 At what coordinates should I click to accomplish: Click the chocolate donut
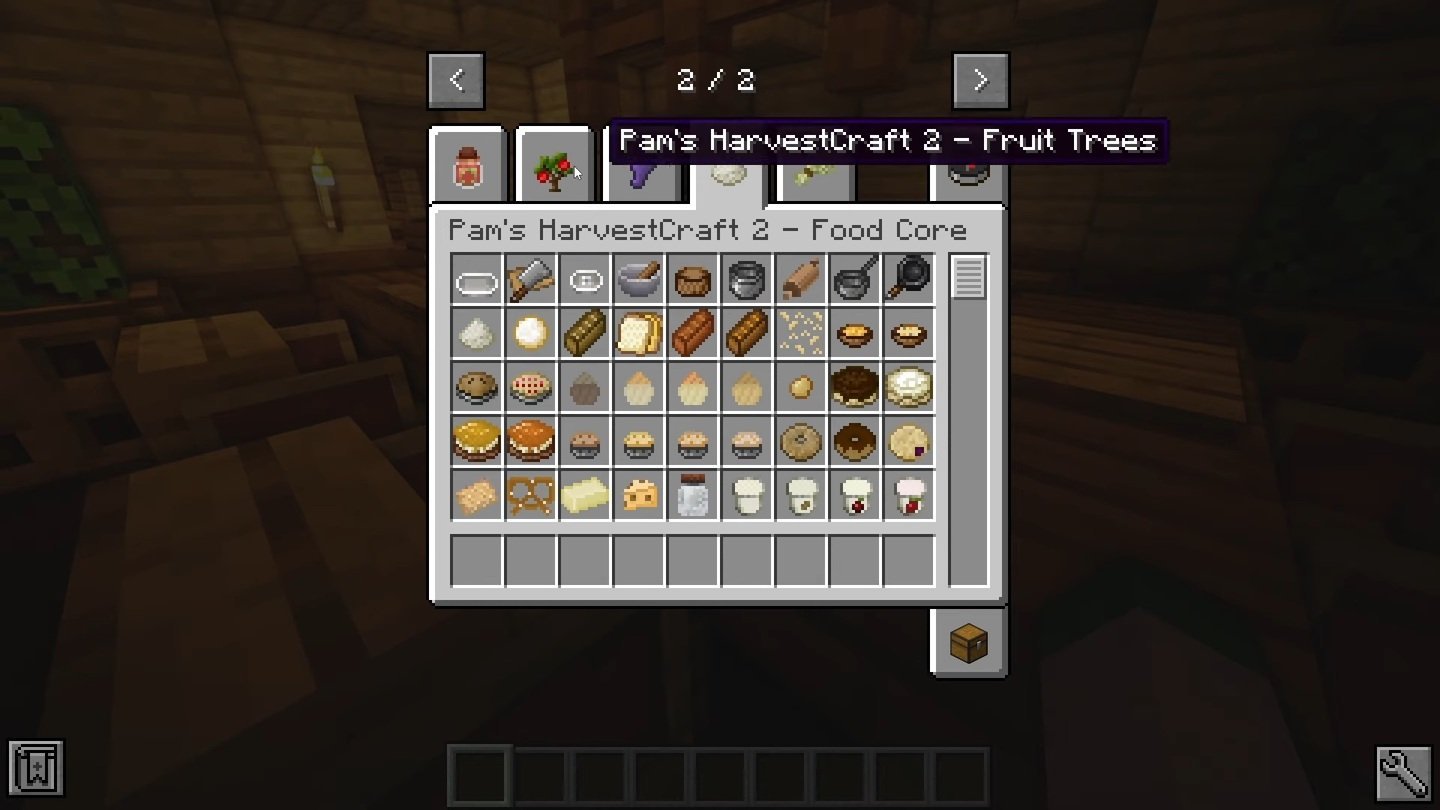(x=856, y=442)
